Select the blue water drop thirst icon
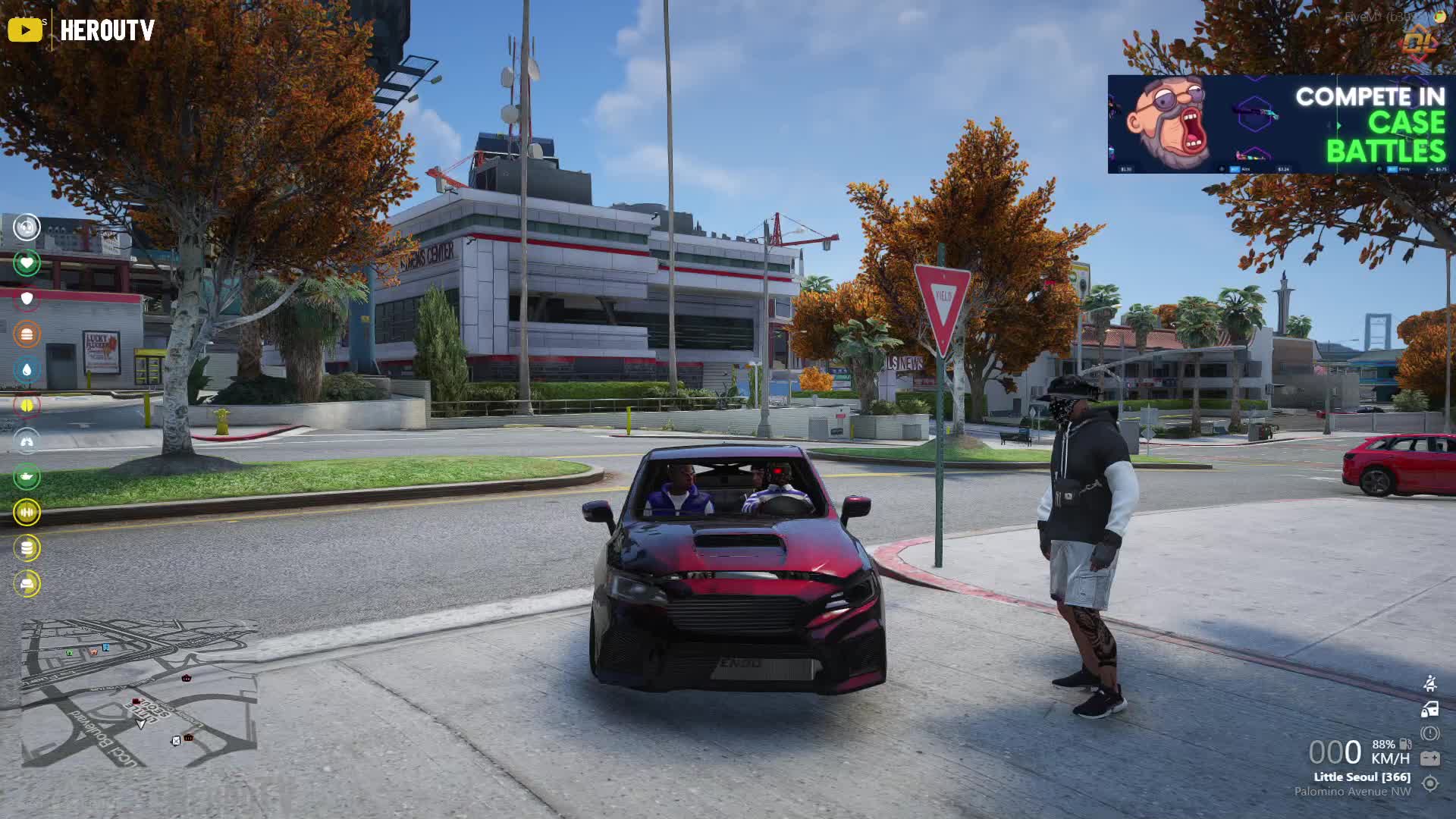Viewport: 1456px width, 819px height. pos(27,370)
